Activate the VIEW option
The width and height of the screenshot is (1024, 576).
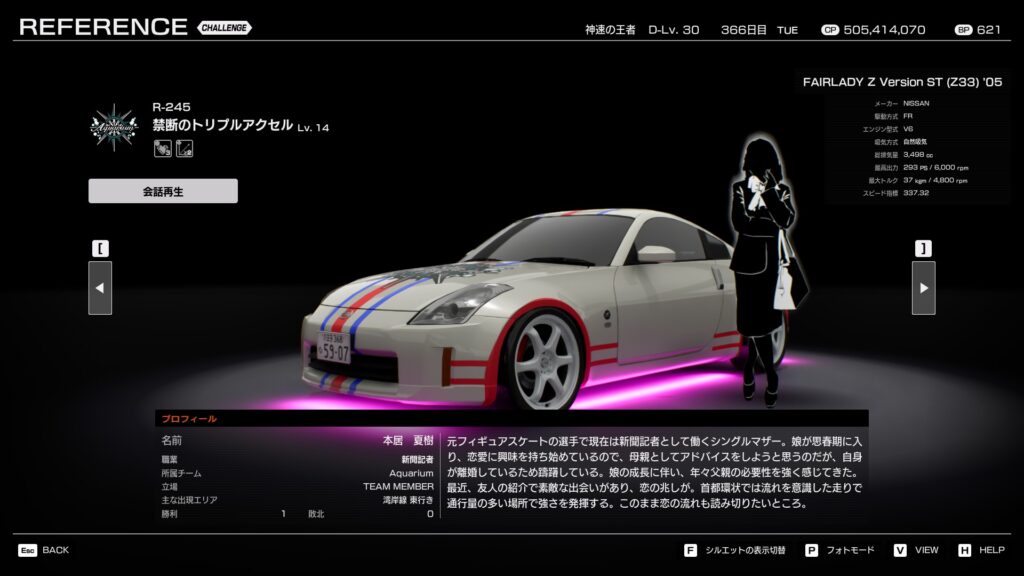[916, 550]
